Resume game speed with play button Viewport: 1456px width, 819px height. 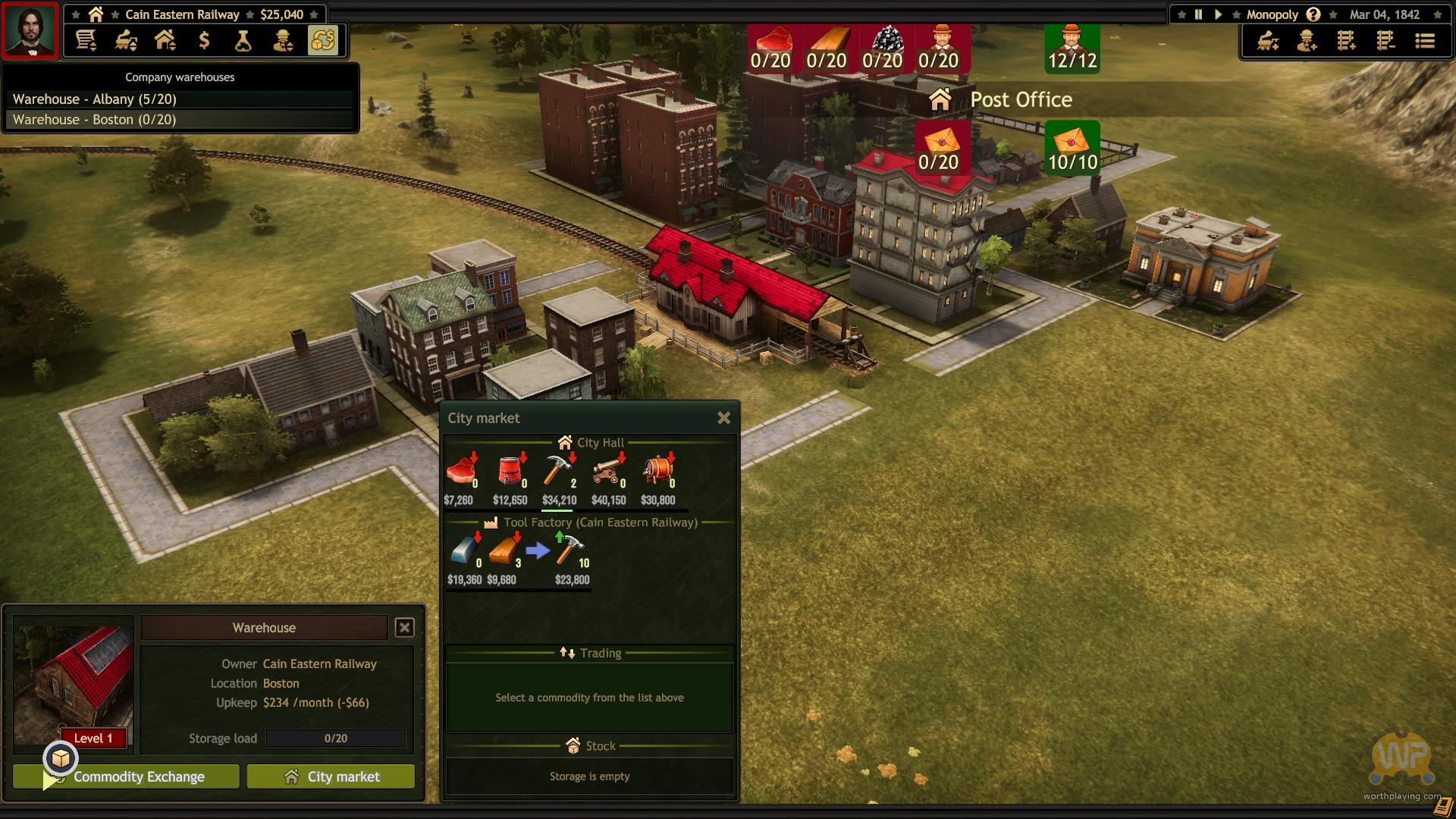[1218, 14]
